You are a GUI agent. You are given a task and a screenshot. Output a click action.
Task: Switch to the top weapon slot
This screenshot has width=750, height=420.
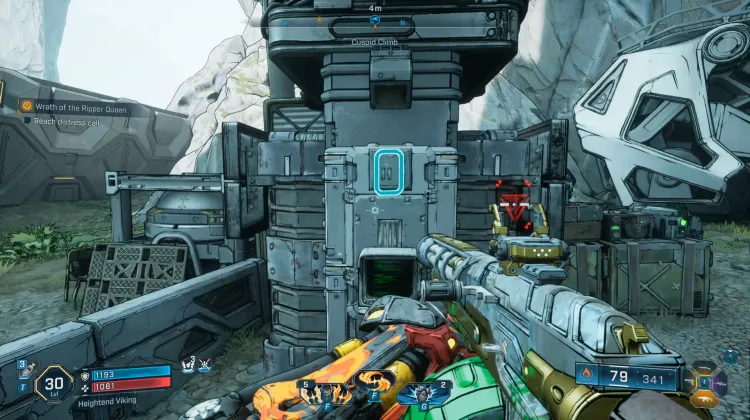(x=707, y=366)
